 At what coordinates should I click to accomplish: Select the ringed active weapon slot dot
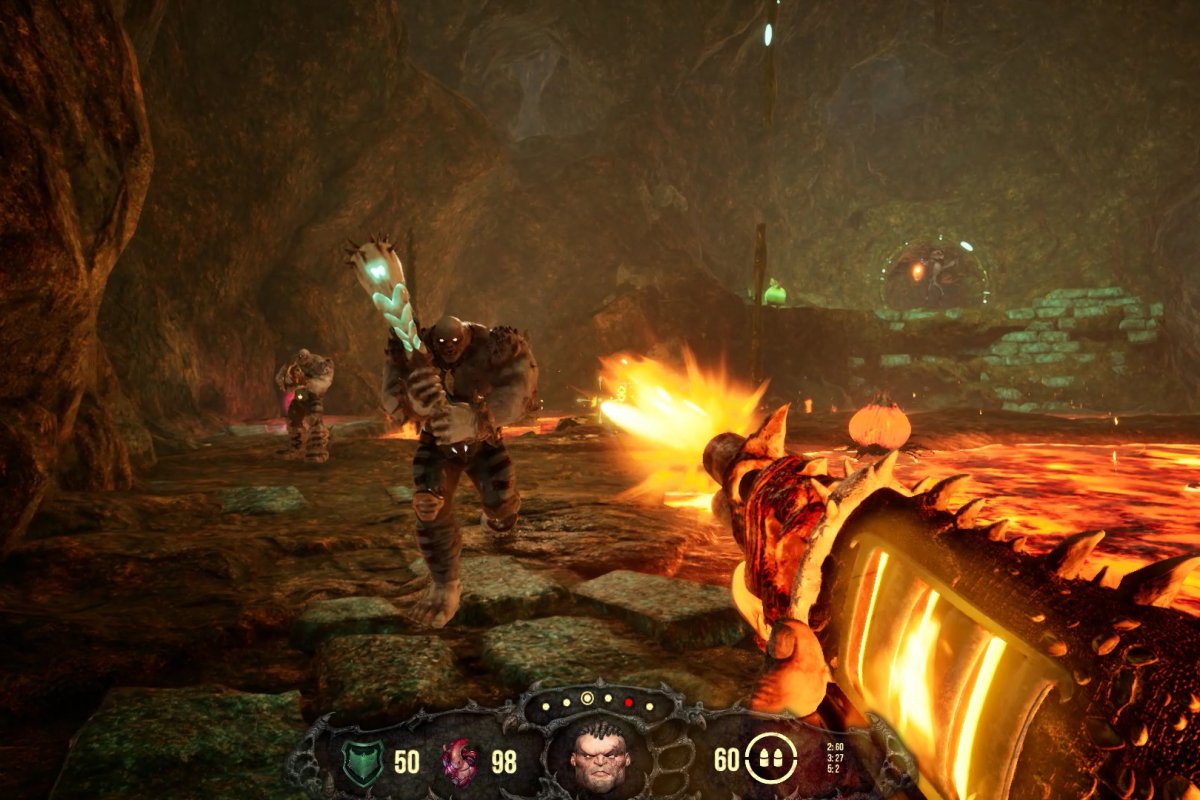point(587,697)
